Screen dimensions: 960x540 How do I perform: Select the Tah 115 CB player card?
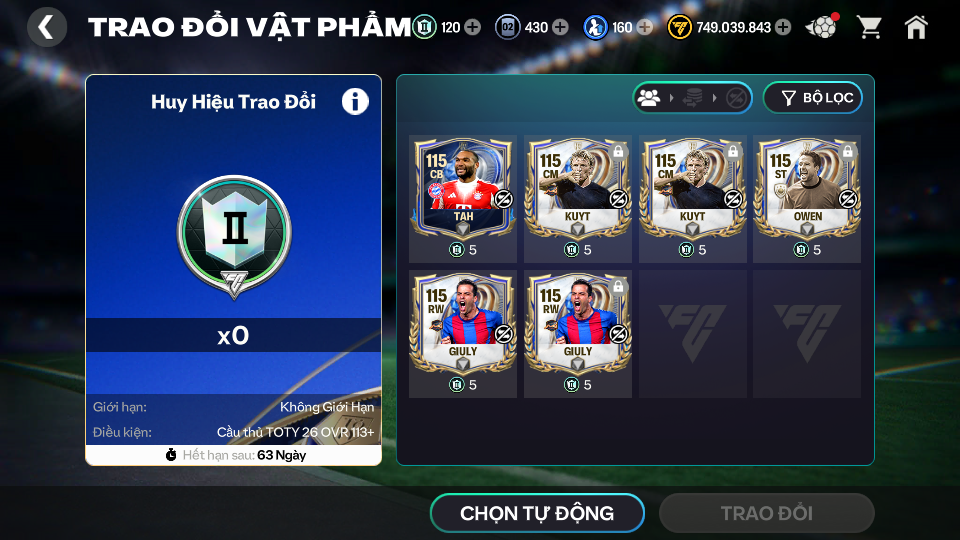(x=463, y=187)
